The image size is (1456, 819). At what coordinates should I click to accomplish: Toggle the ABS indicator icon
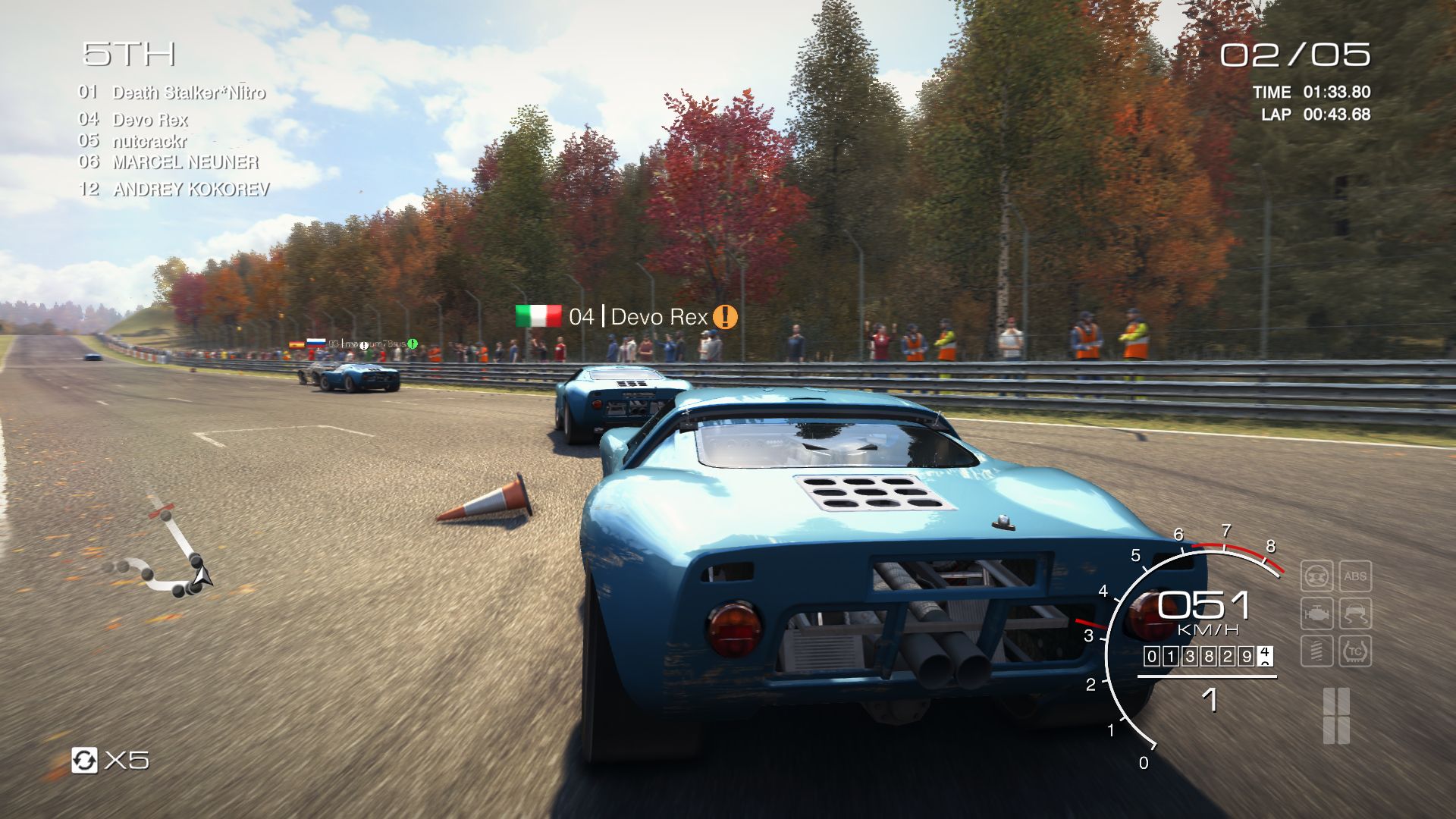pyautogui.click(x=1355, y=576)
